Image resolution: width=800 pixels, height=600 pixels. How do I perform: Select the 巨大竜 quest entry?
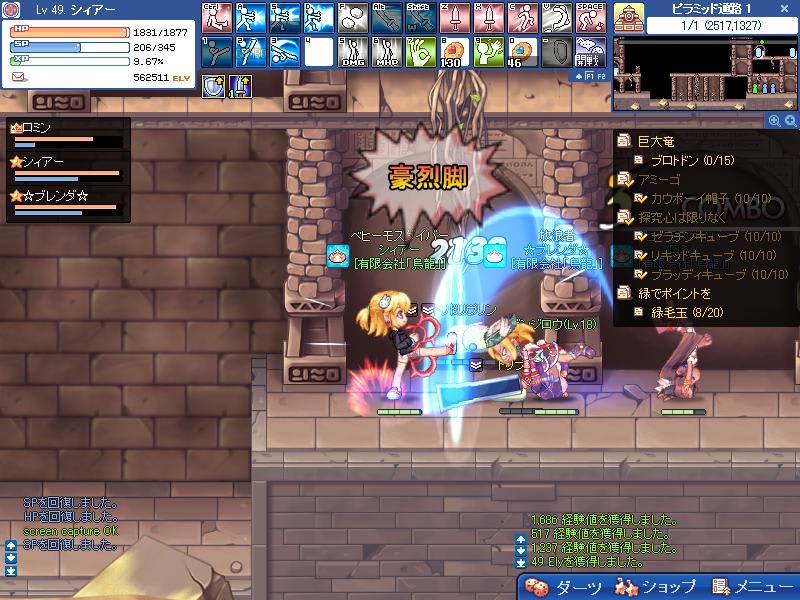pyautogui.click(x=656, y=142)
